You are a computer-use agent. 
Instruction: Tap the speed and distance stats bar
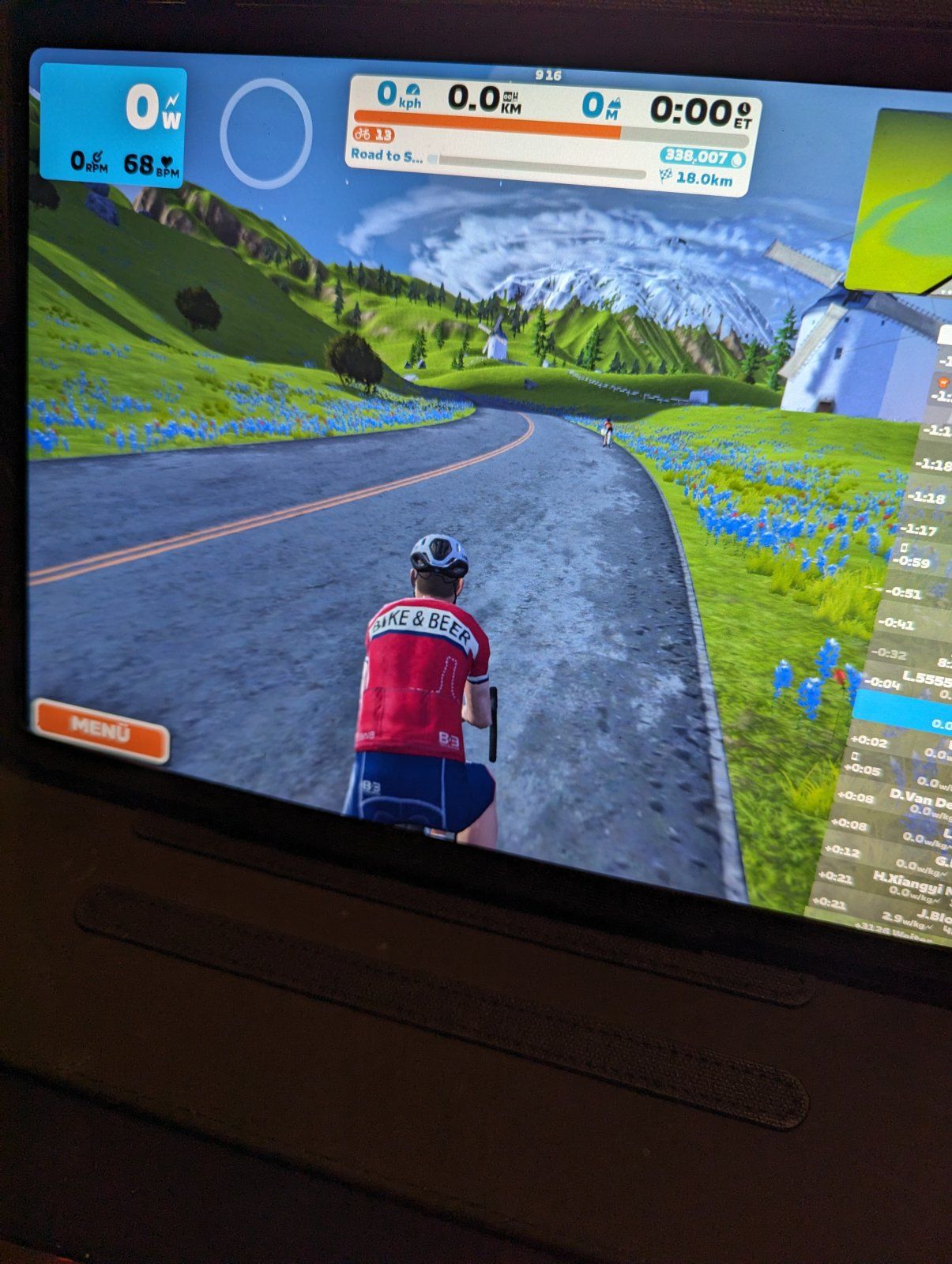[x=553, y=103]
